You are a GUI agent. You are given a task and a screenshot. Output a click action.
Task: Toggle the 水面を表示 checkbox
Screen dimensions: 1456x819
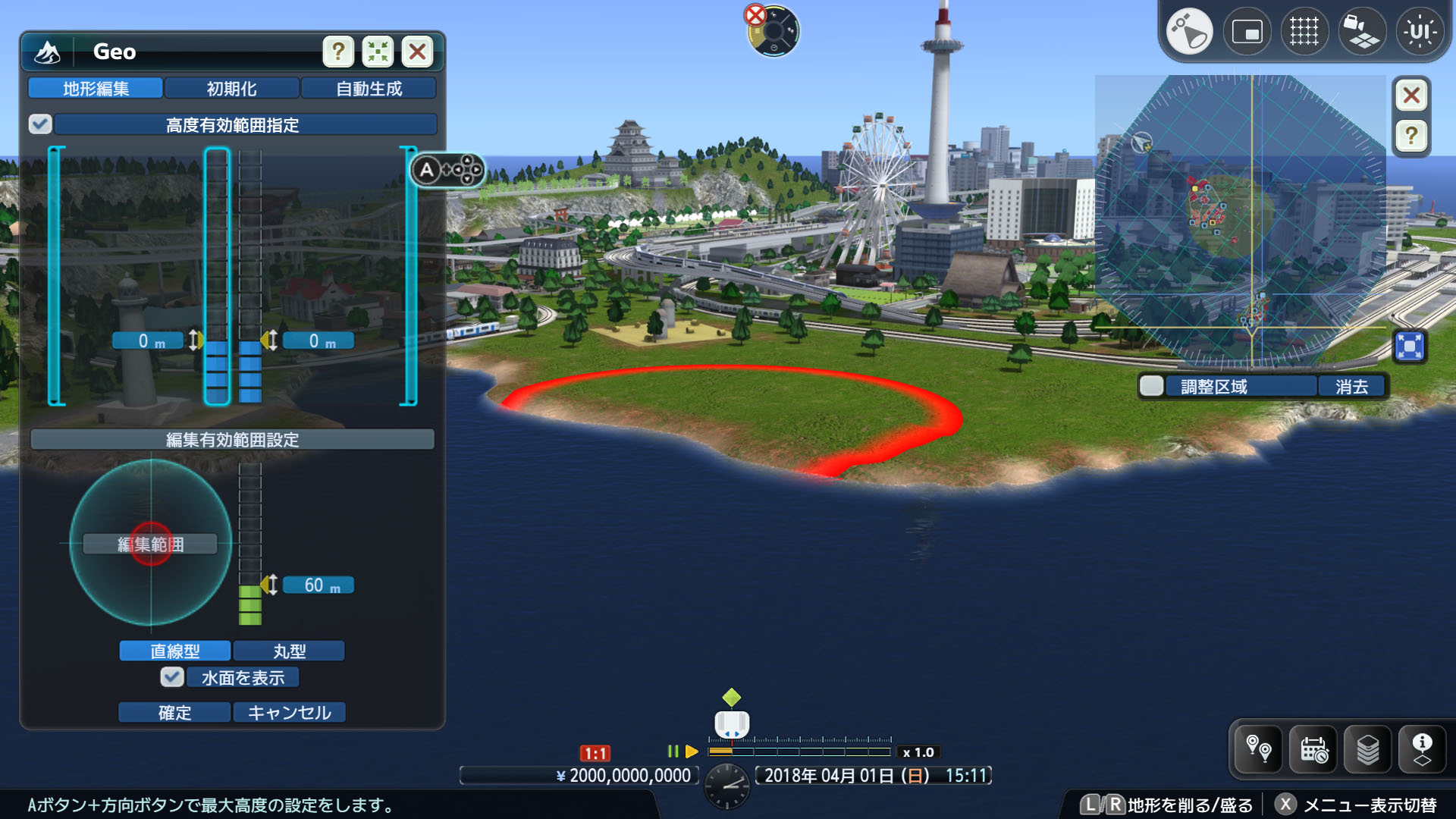pos(172,677)
